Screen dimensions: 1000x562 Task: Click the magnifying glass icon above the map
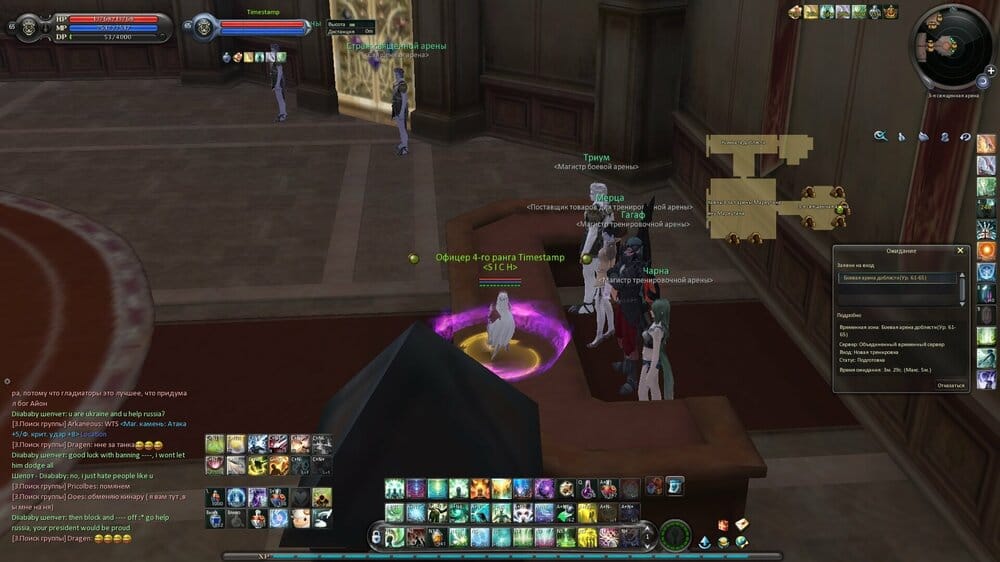coord(880,136)
